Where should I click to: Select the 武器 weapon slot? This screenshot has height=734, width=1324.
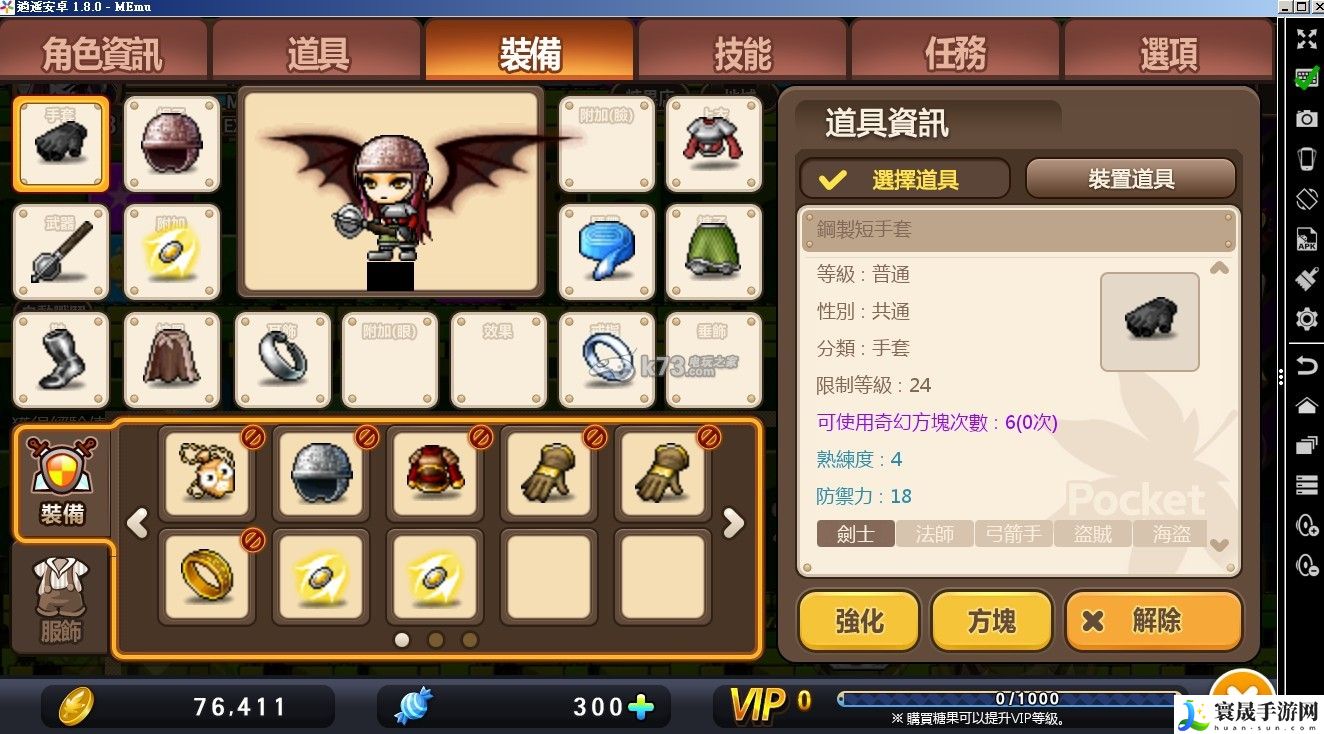[60, 251]
